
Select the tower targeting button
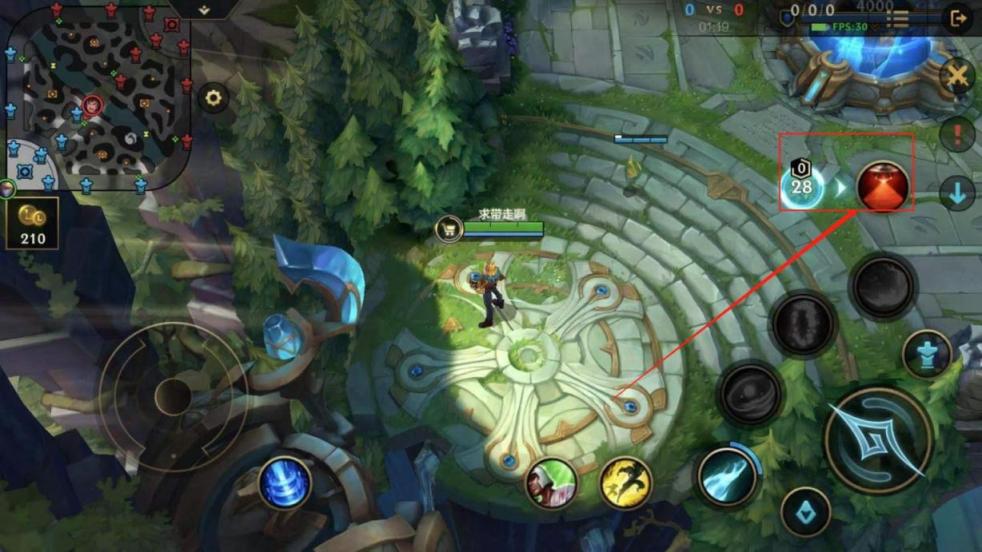tap(926, 354)
